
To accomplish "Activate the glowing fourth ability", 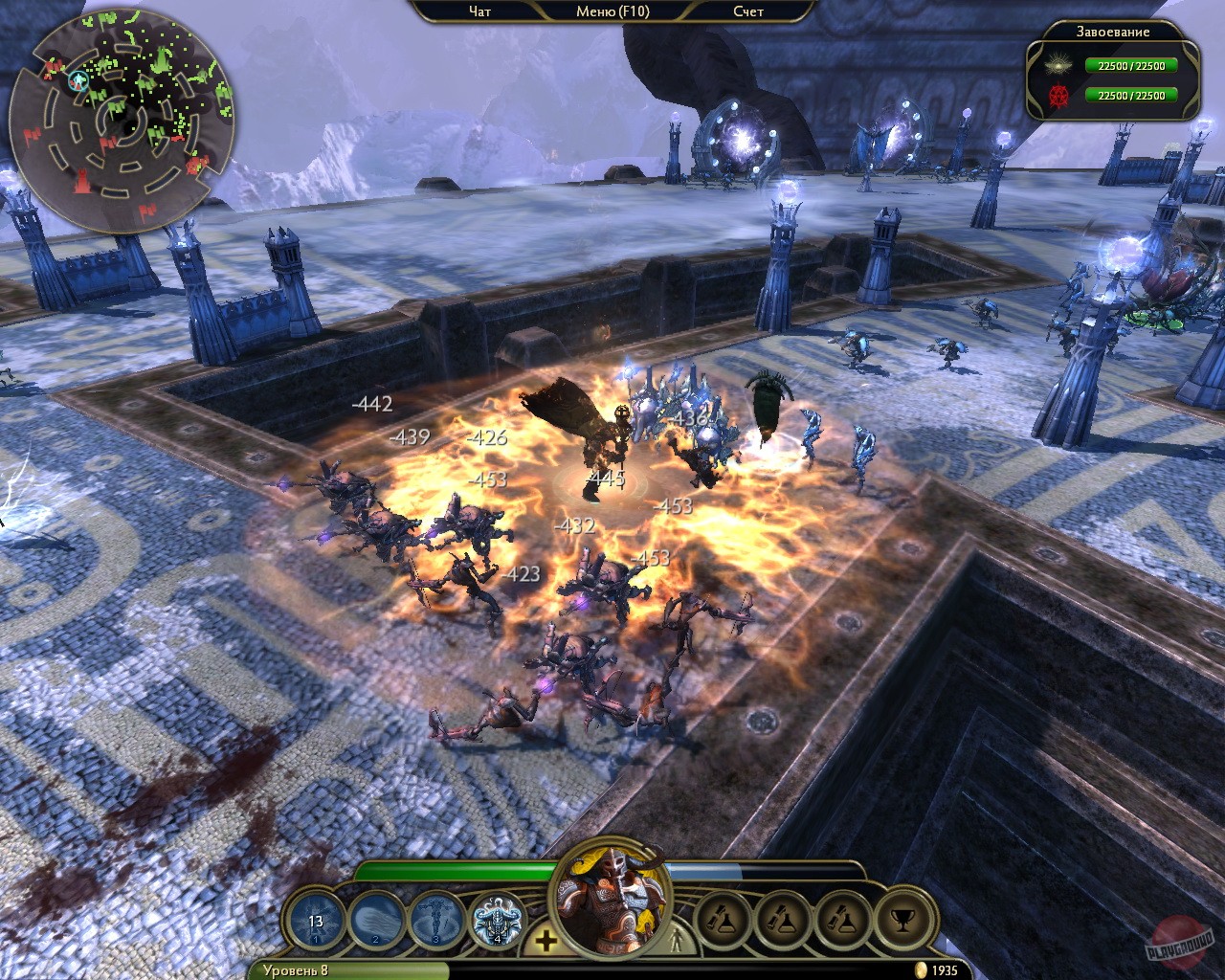I will pos(497,922).
